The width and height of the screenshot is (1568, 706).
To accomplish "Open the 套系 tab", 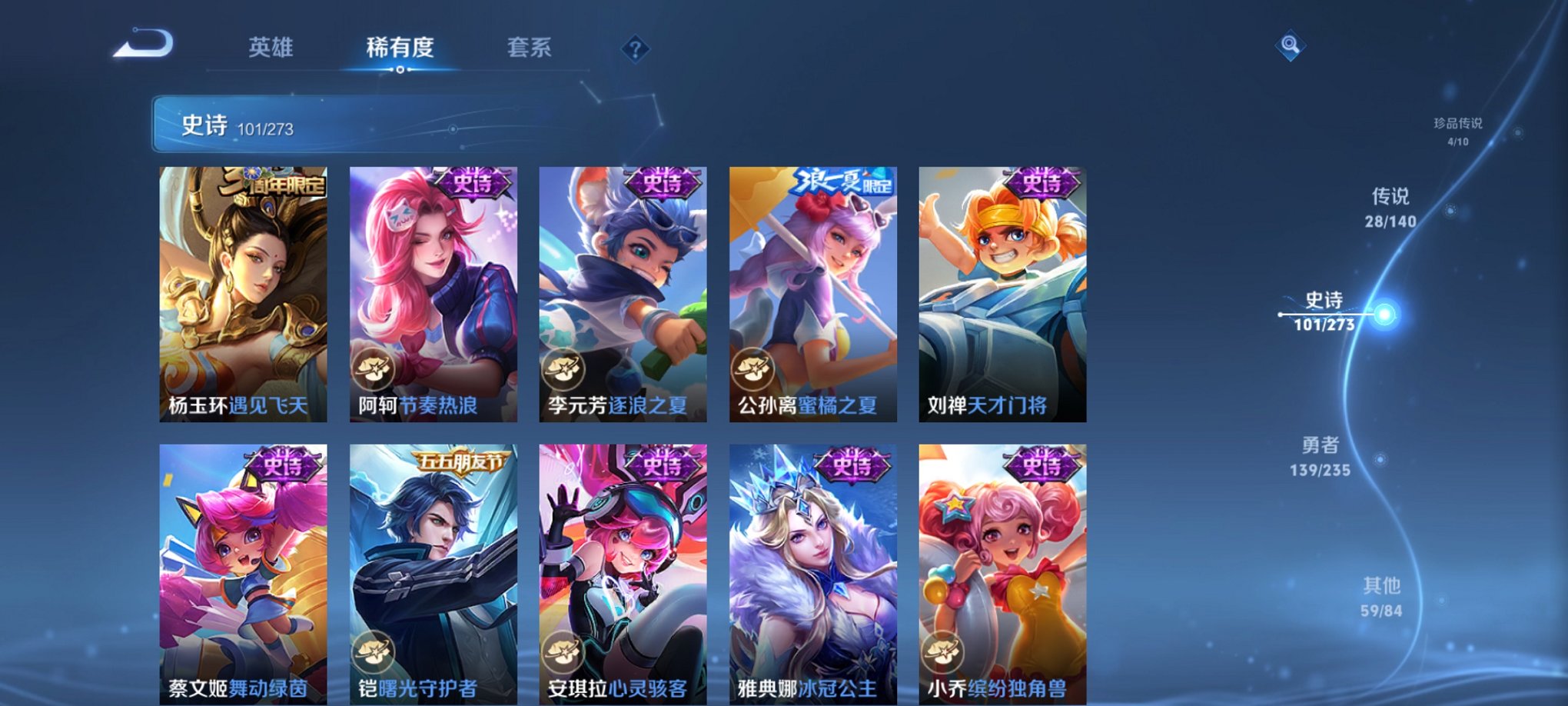I will pyautogui.click(x=539, y=48).
